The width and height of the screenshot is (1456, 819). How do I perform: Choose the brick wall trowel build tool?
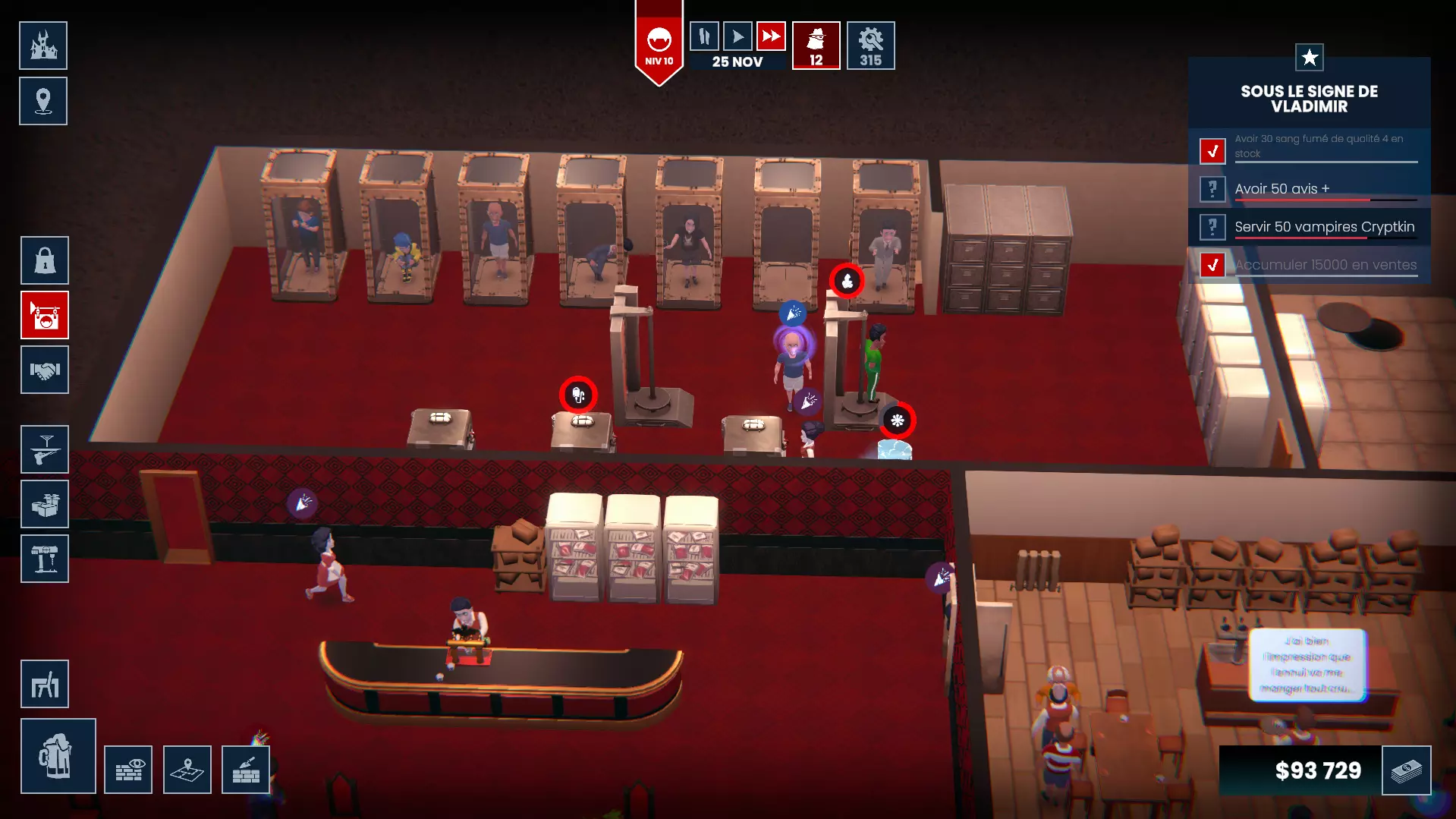pyautogui.click(x=246, y=770)
